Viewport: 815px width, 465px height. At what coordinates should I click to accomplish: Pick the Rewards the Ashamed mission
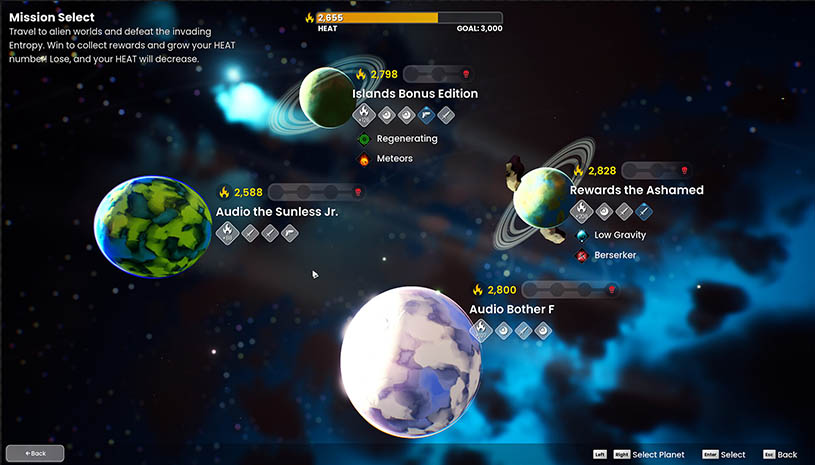click(x=543, y=197)
